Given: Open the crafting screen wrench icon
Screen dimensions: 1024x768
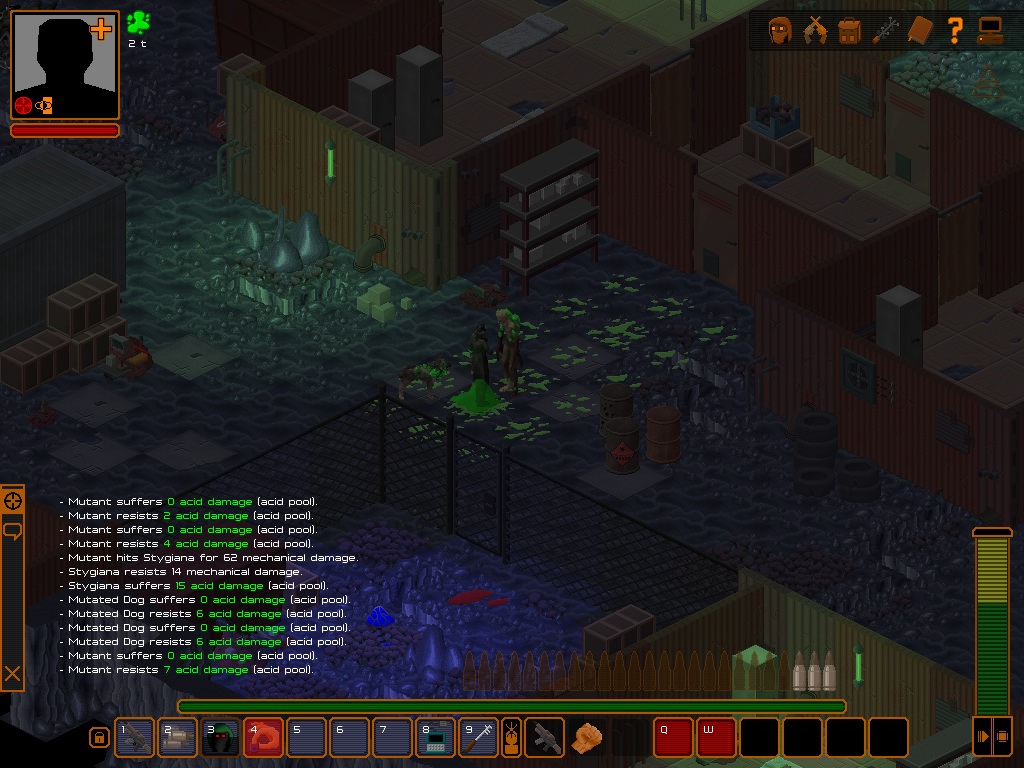Looking at the screenshot, I should pyautogui.click(x=884, y=31).
